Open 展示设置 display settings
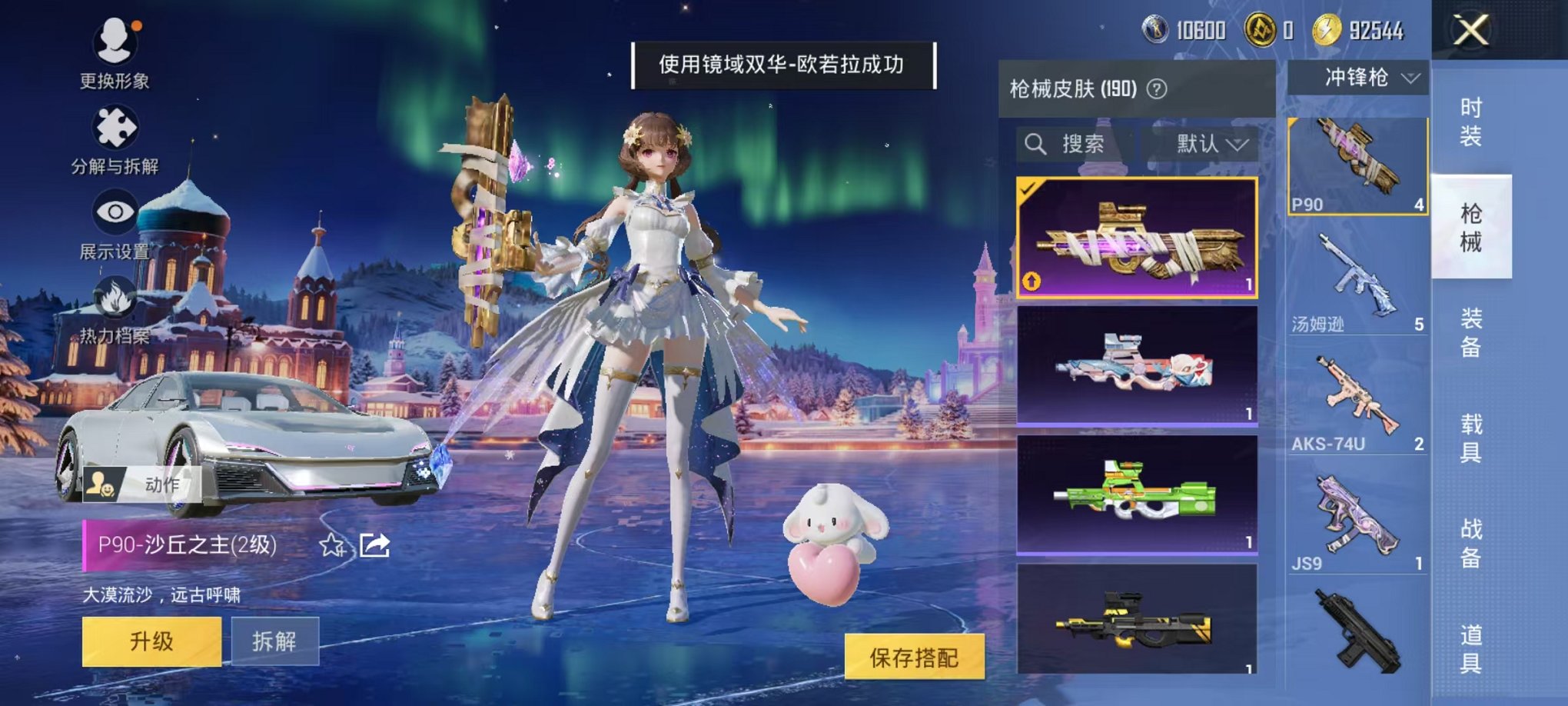 click(x=115, y=210)
